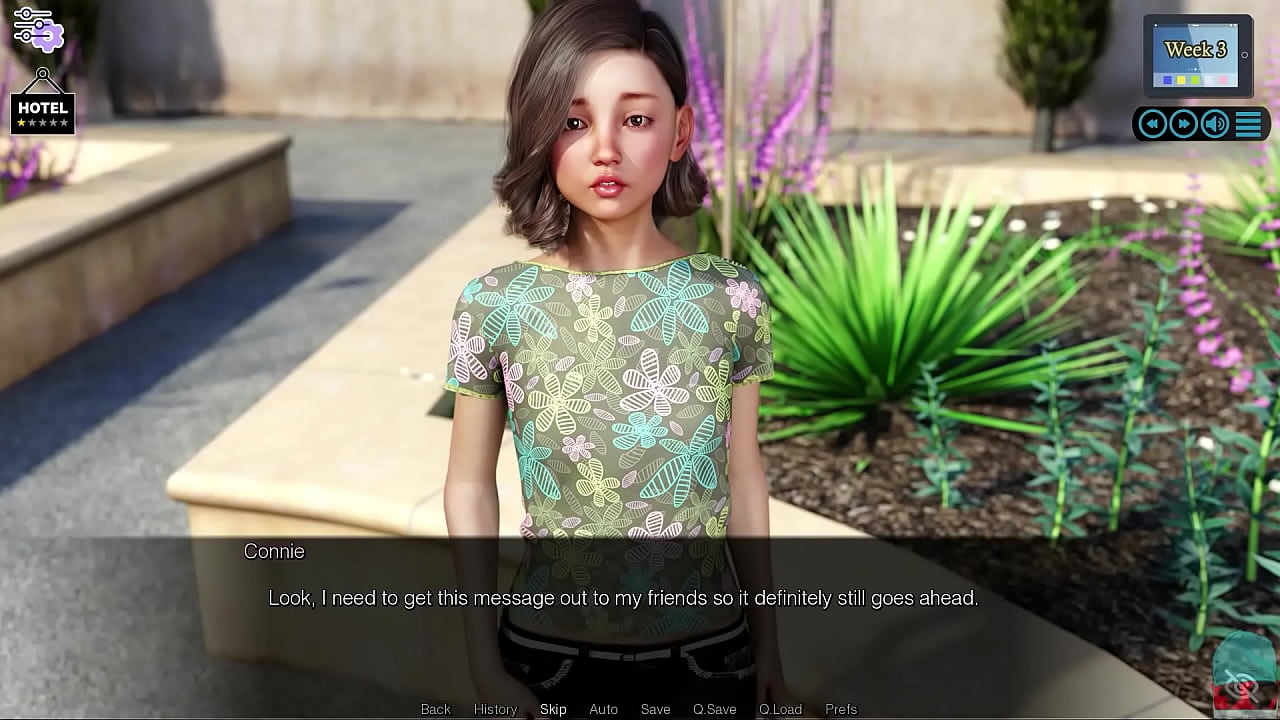Select the fast-forward playback icon
Screen dimensions: 1280x720
point(1184,123)
